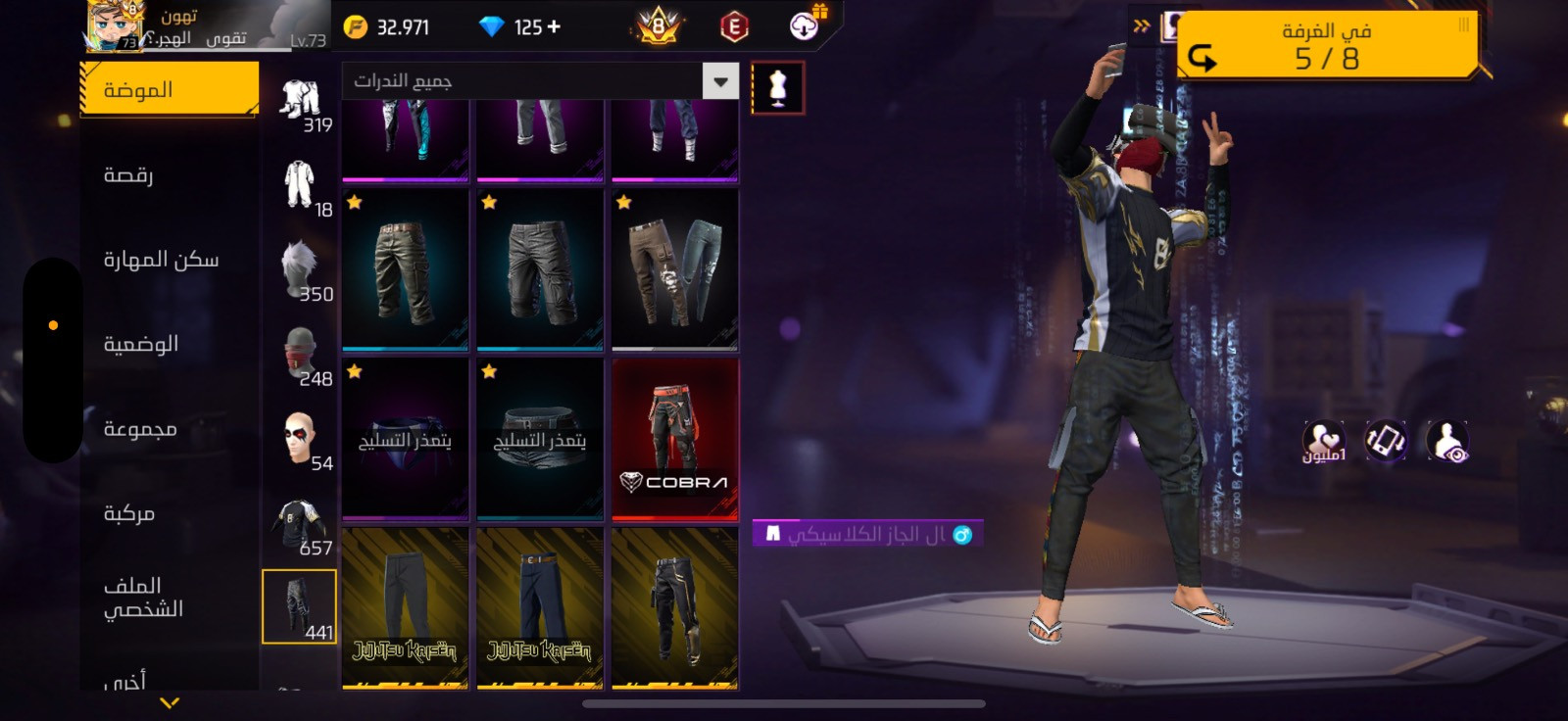Viewport: 1568px width, 721px height.
Task: Tap the phone rotate icon
Action: (1385, 441)
